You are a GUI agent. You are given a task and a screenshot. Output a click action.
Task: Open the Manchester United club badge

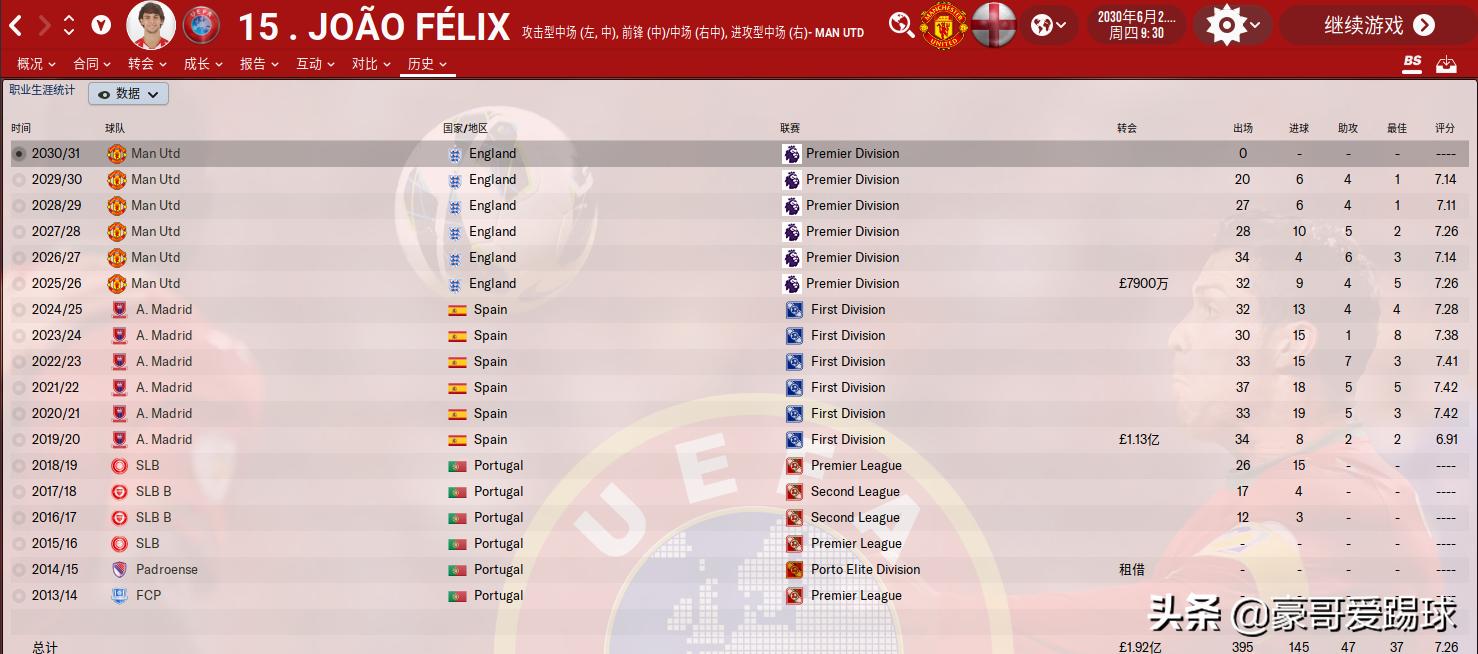pyautogui.click(x=943, y=25)
